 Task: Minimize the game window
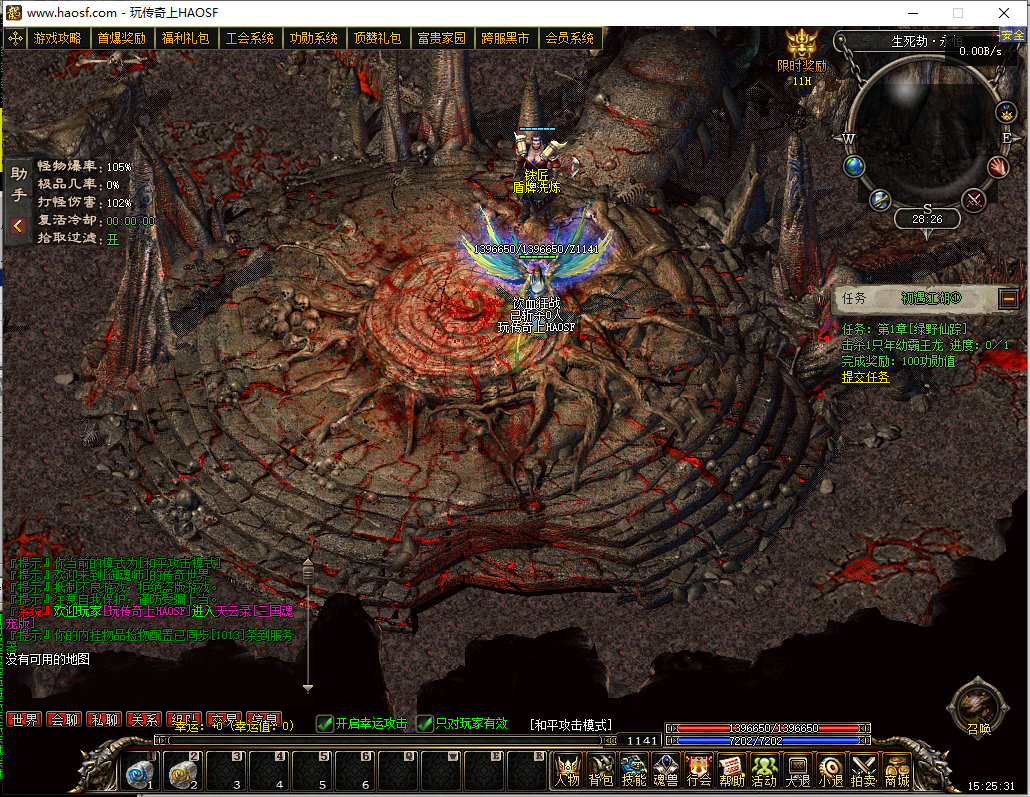pos(910,13)
